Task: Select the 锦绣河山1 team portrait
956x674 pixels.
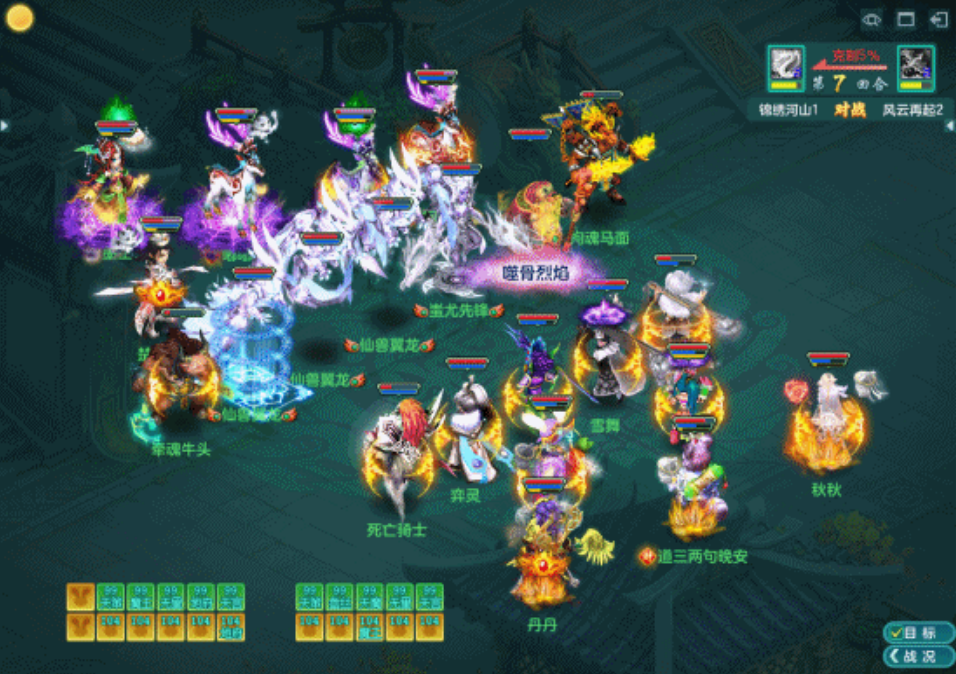Action: 785,67
